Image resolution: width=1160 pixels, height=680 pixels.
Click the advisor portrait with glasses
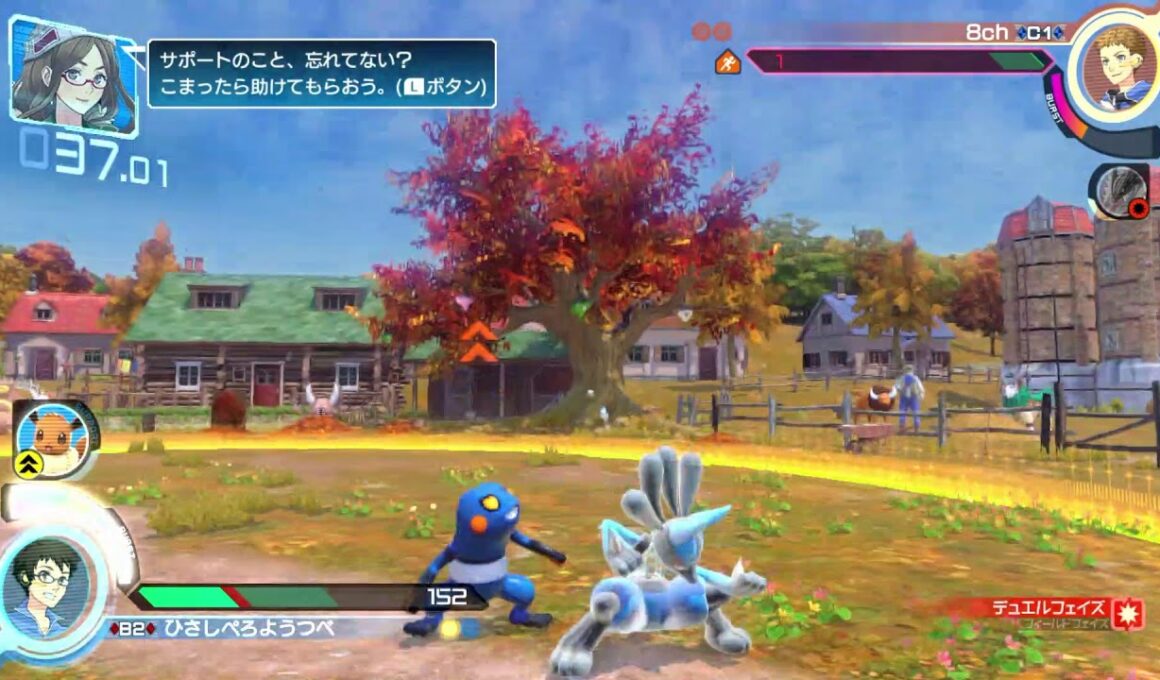pyautogui.click(x=71, y=75)
